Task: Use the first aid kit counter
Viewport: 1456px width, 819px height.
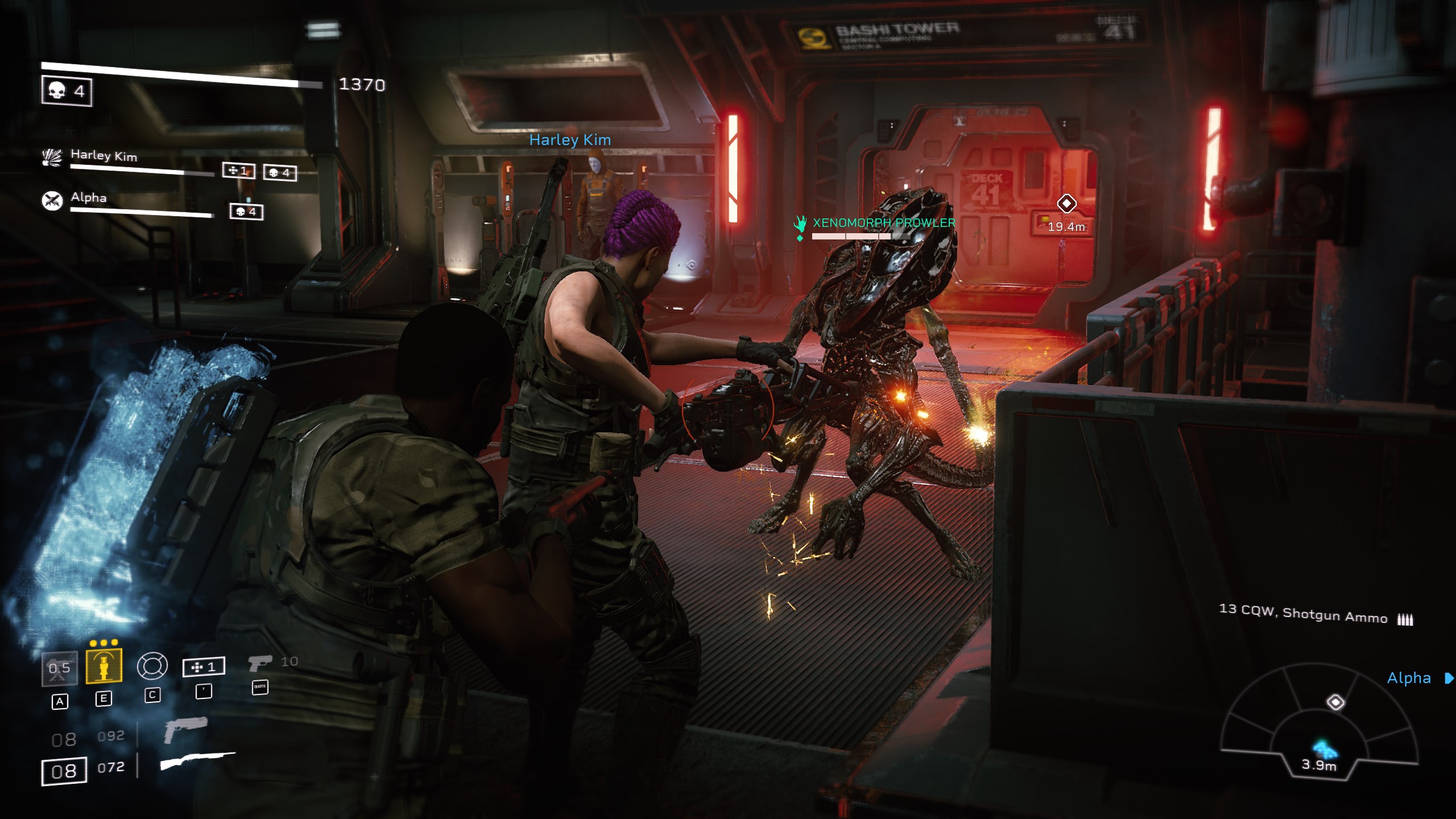Action: (x=204, y=667)
